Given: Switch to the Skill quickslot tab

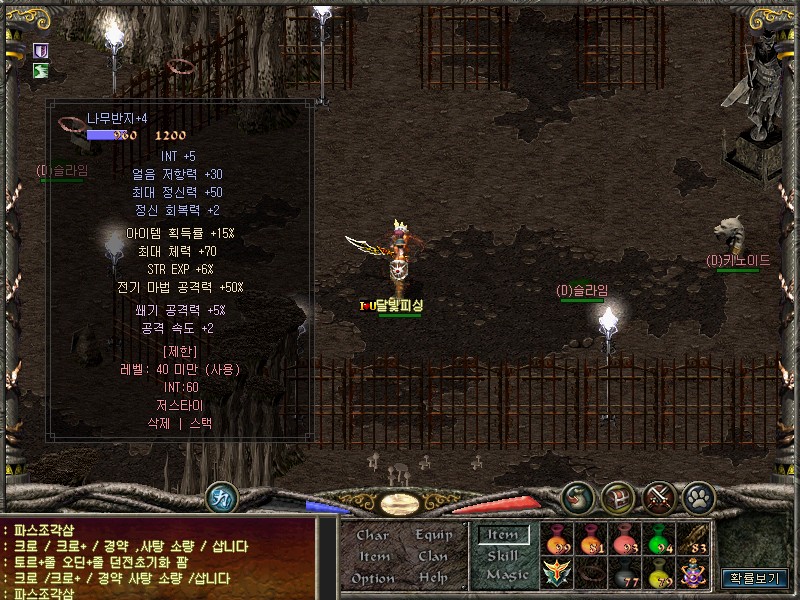Looking at the screenshot, I should (502, 555).
